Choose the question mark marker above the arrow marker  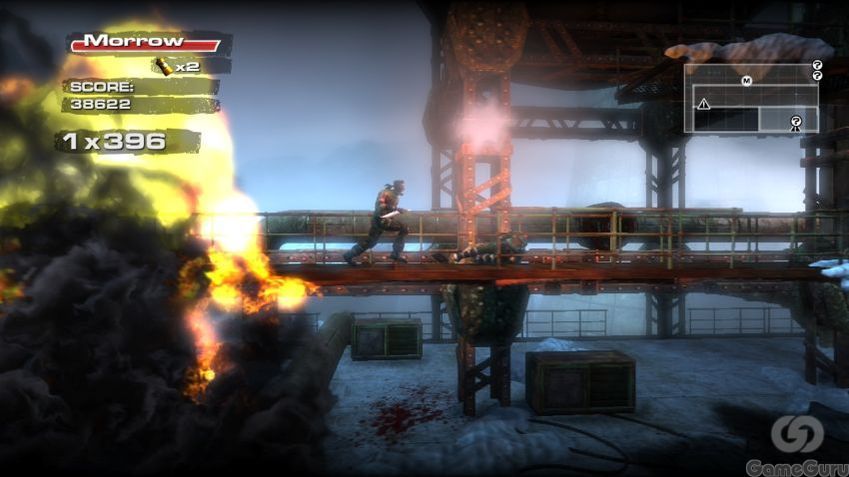click(796, 121)
